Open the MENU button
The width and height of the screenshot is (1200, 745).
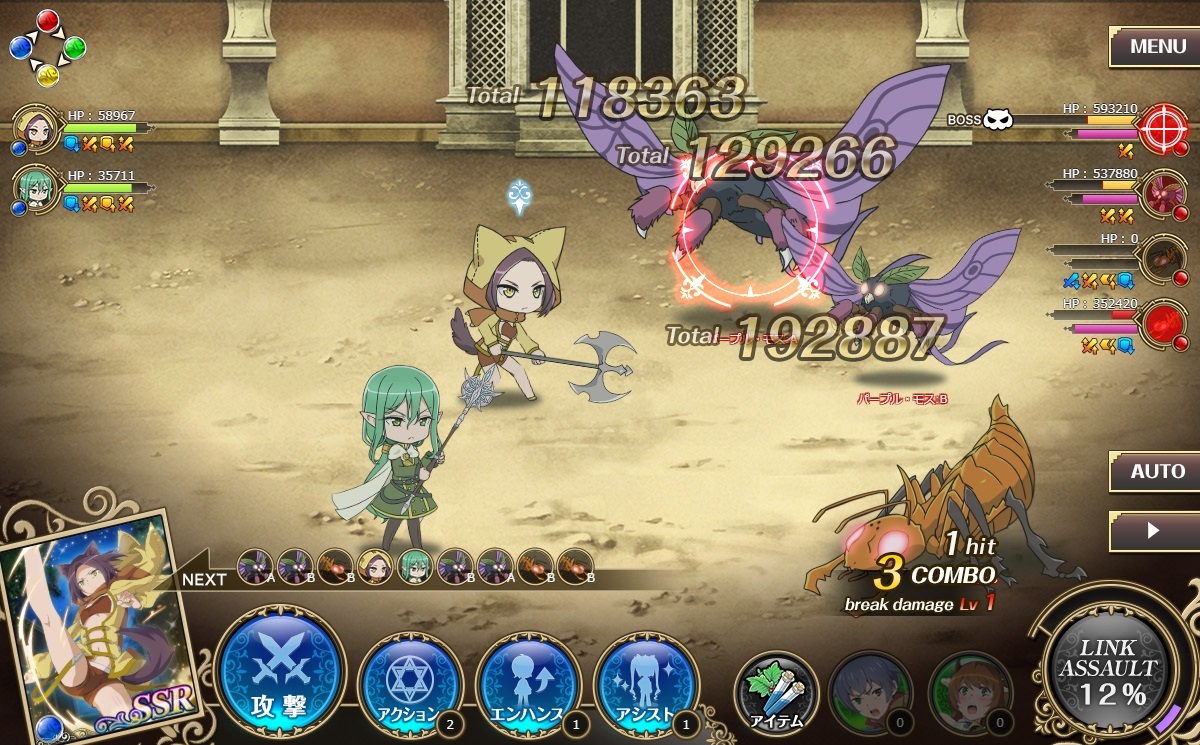(x=1157, y=46)
